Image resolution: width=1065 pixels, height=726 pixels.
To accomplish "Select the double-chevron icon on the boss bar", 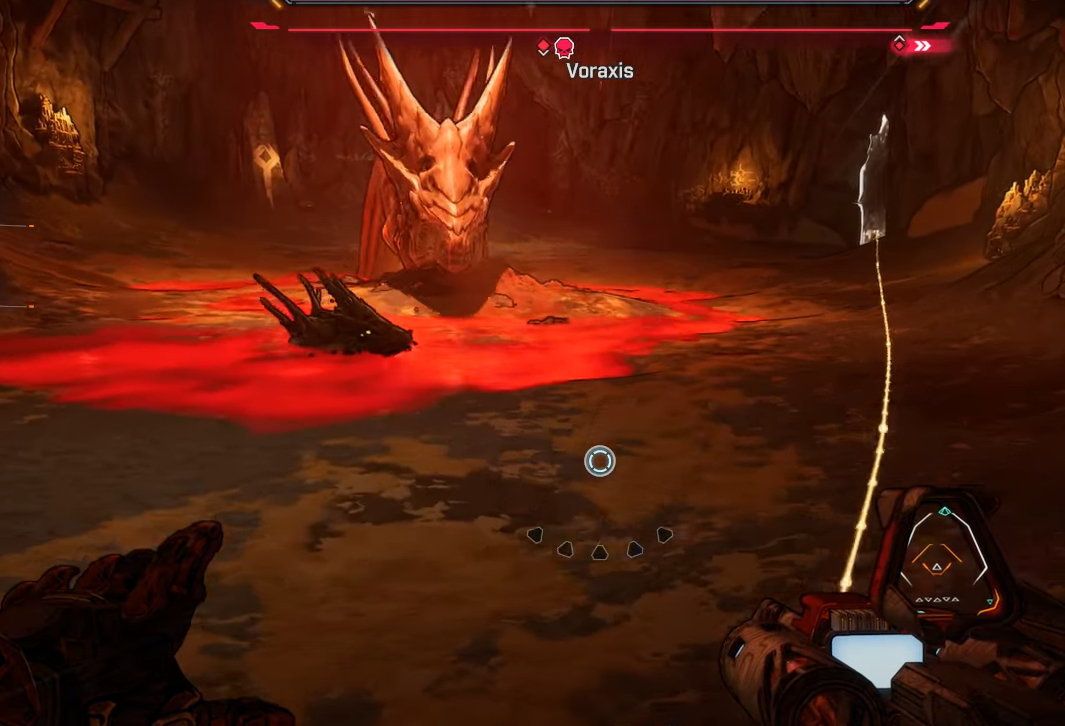I will (923, 45).
